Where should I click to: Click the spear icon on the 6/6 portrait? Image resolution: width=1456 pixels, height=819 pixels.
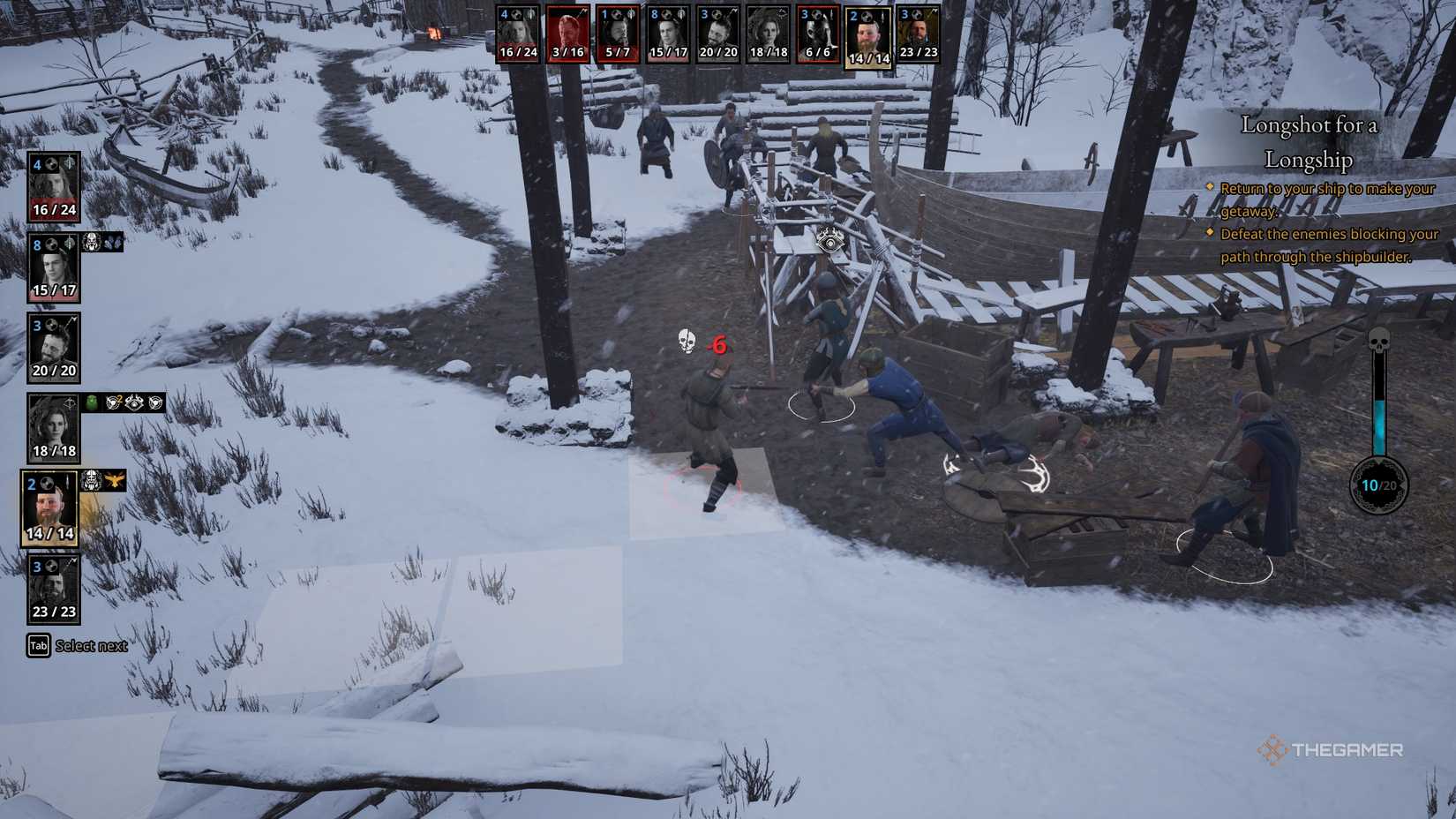(830, 15)
